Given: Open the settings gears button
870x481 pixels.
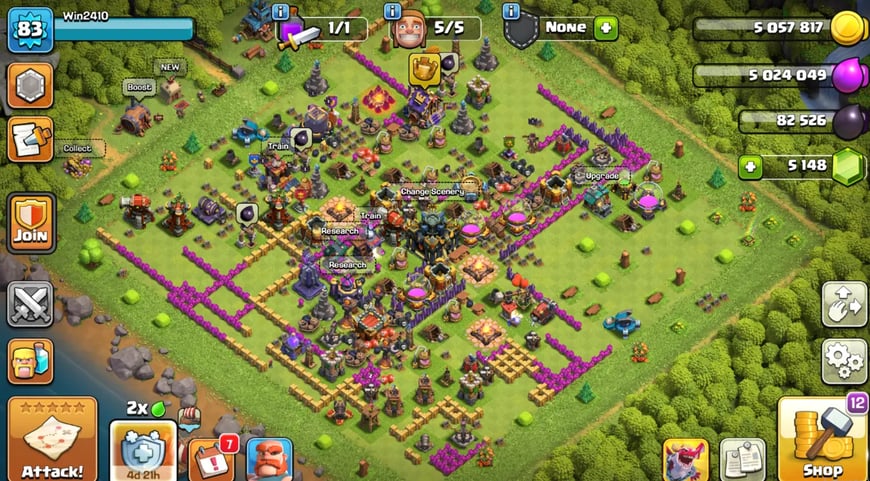Looking at the screenshot, I should tap(843, 361).
